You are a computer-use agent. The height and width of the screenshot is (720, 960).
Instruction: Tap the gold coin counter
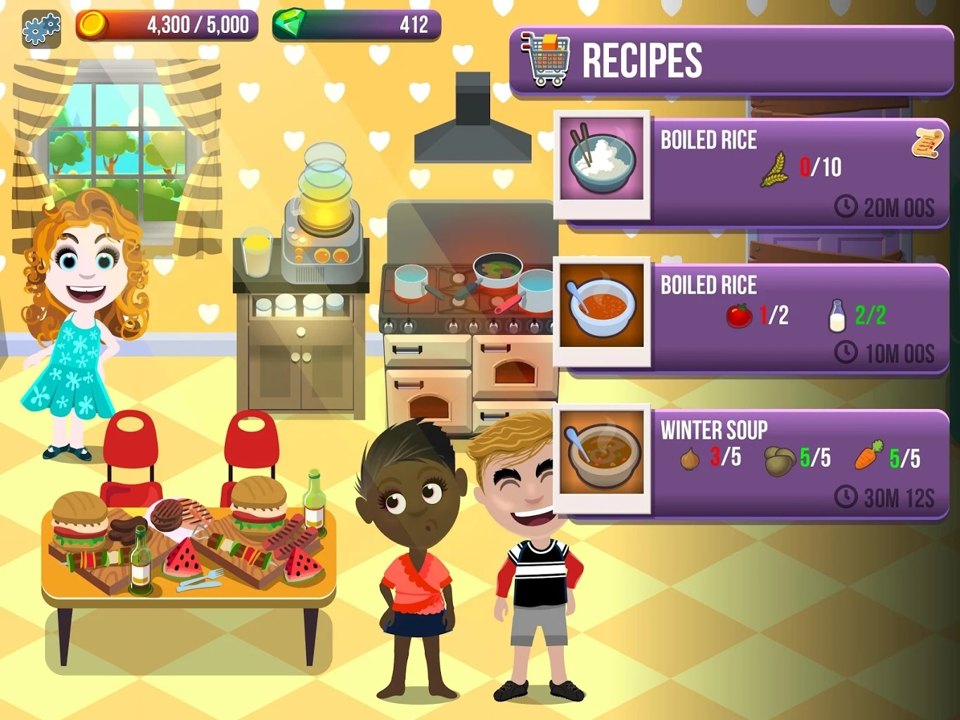click(167, 25)
